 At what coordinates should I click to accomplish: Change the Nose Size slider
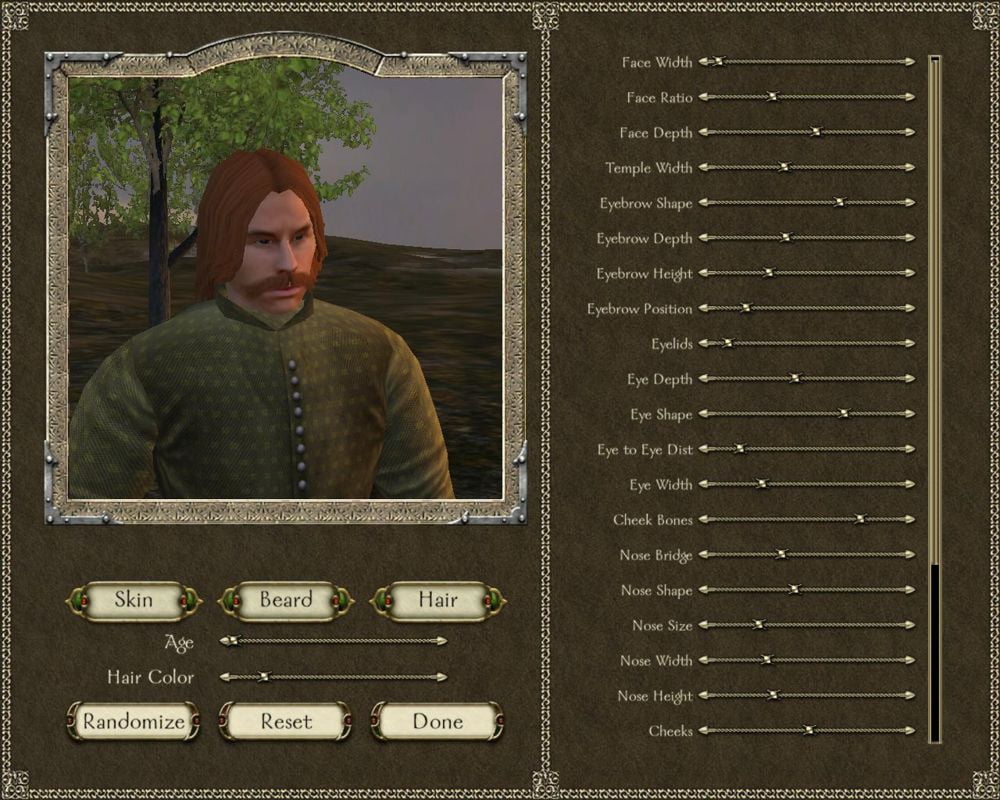pos(757,625)
